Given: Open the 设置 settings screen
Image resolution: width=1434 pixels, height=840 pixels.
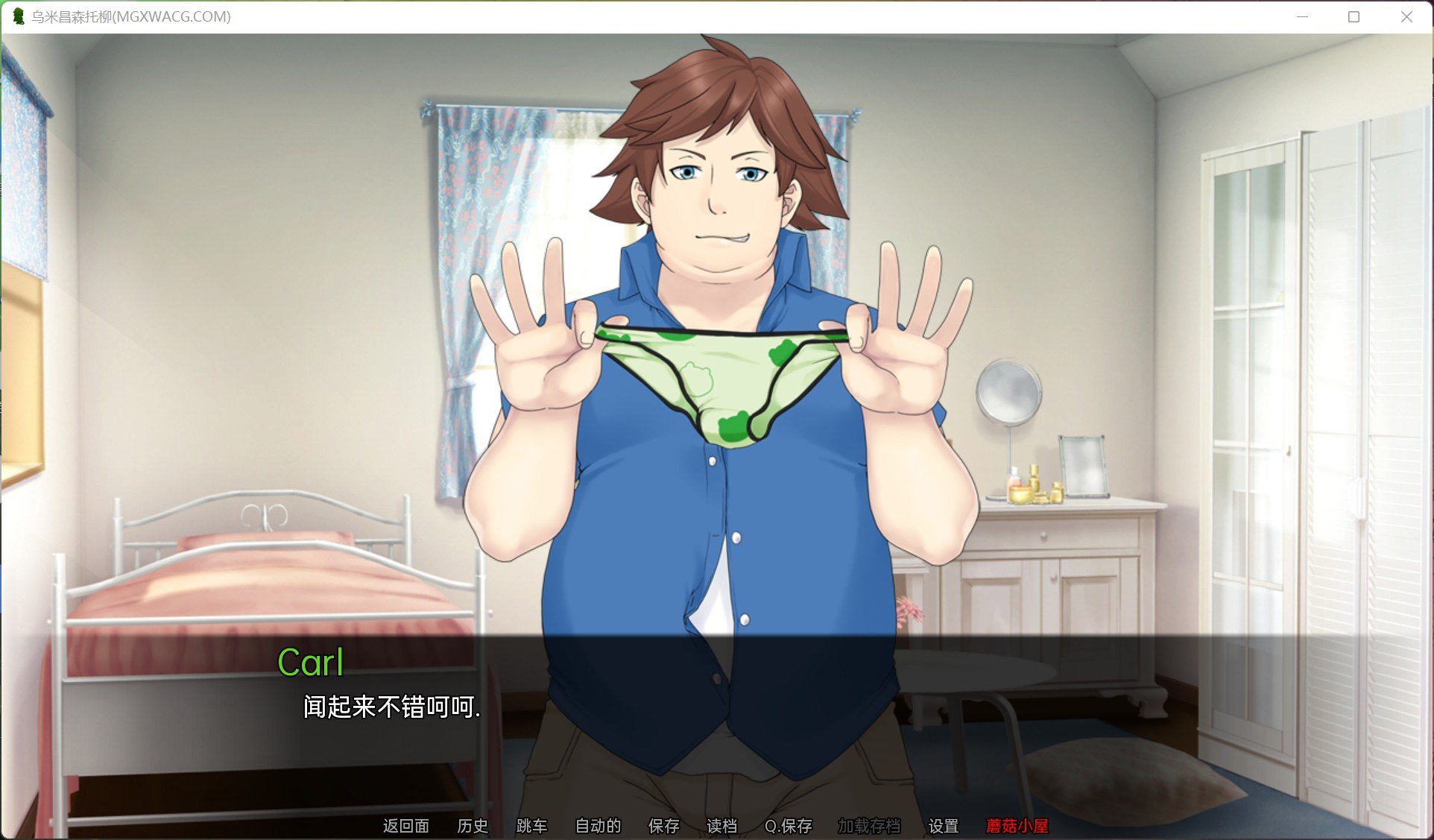Looking at the screenshot, I should (x=944, y=826).
